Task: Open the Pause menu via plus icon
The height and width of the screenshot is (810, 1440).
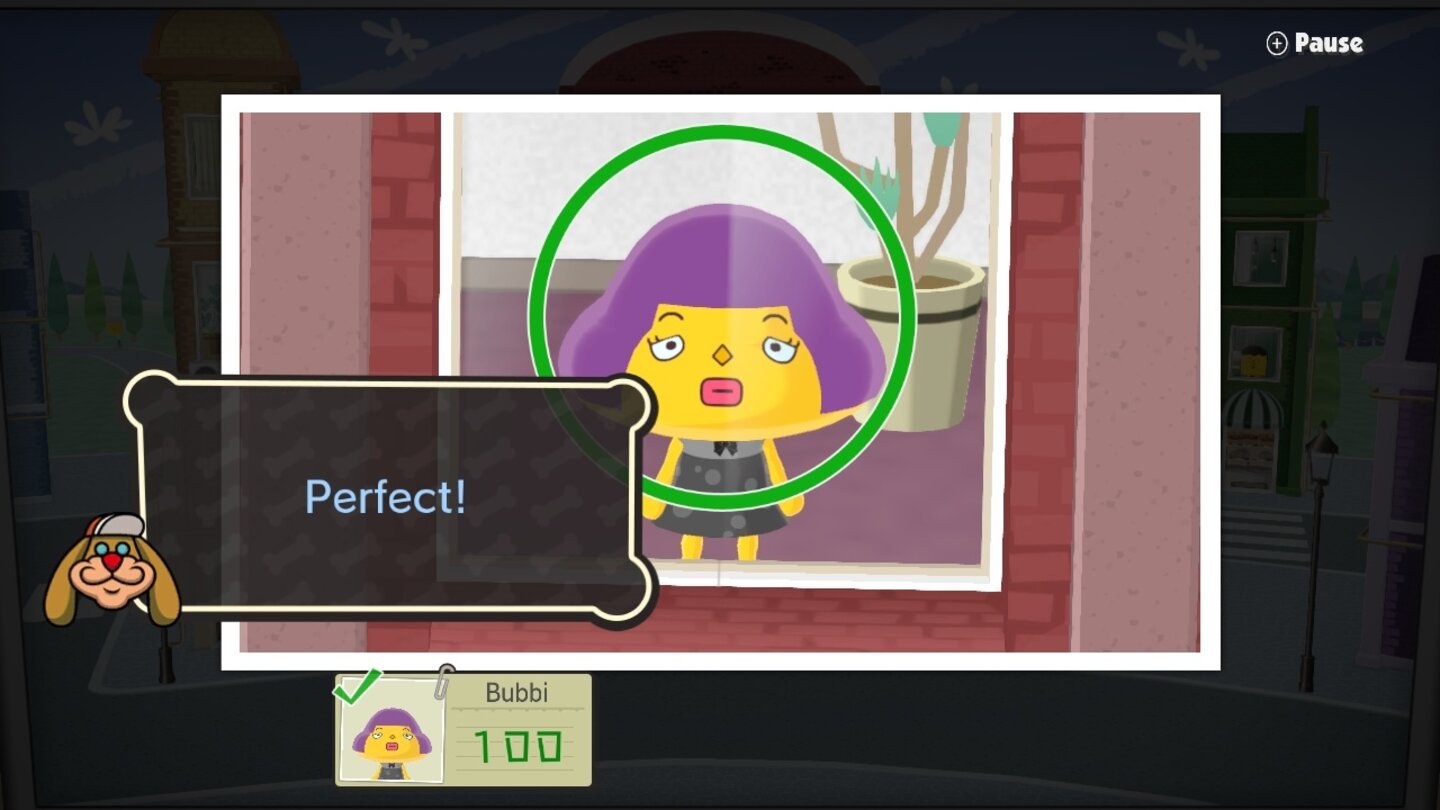Action: coord(1277,43)
